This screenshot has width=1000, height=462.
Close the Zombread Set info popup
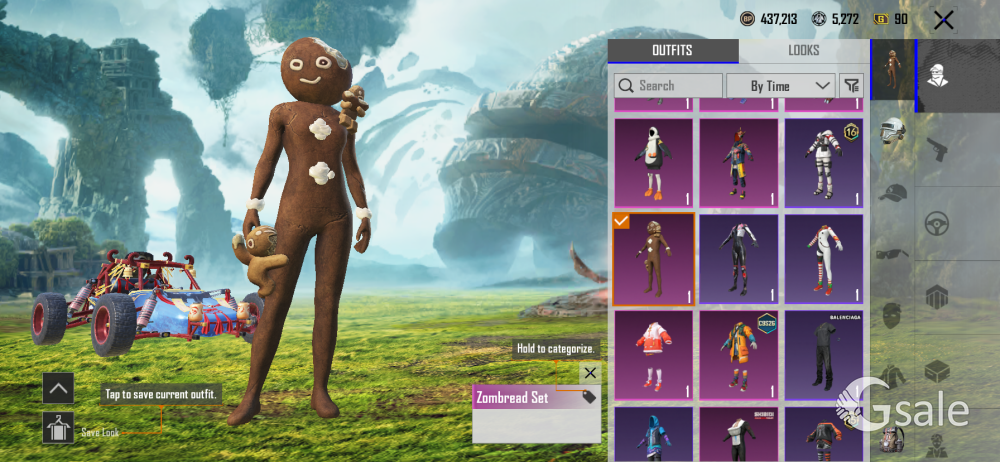(590, 373)
